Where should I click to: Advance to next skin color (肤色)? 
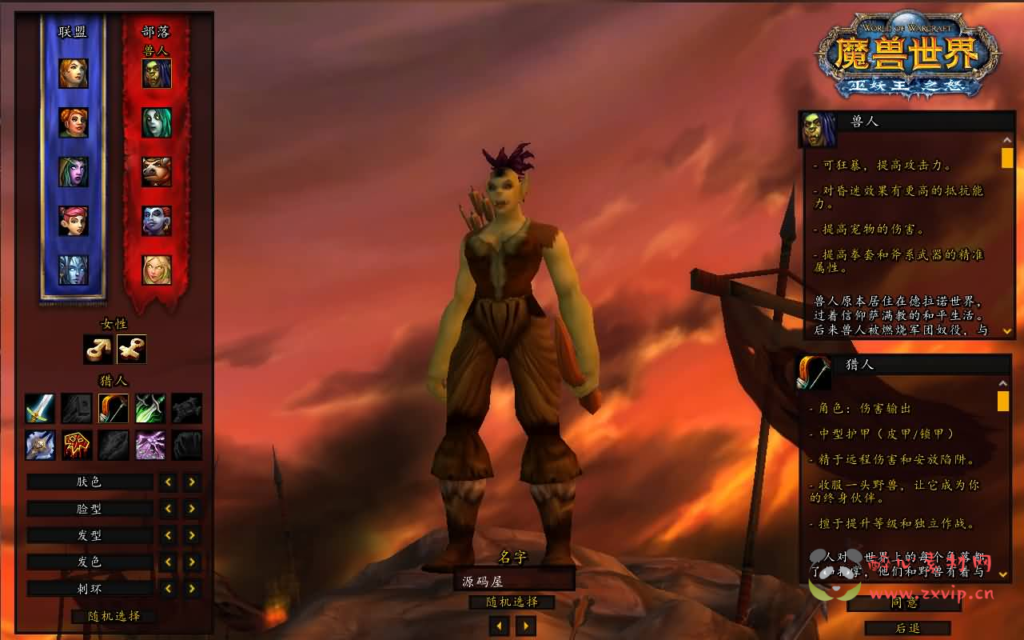point(192,482)
